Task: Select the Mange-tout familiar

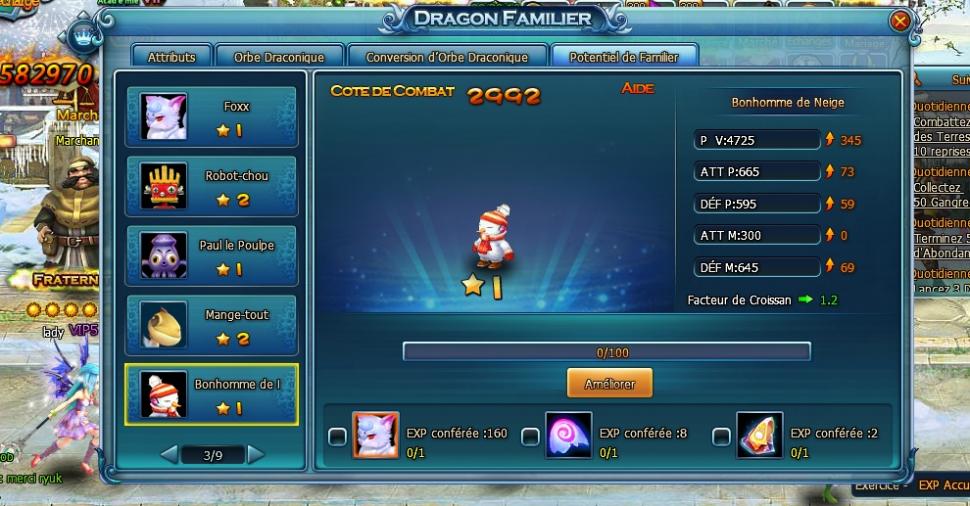Action: click(211, 325)
